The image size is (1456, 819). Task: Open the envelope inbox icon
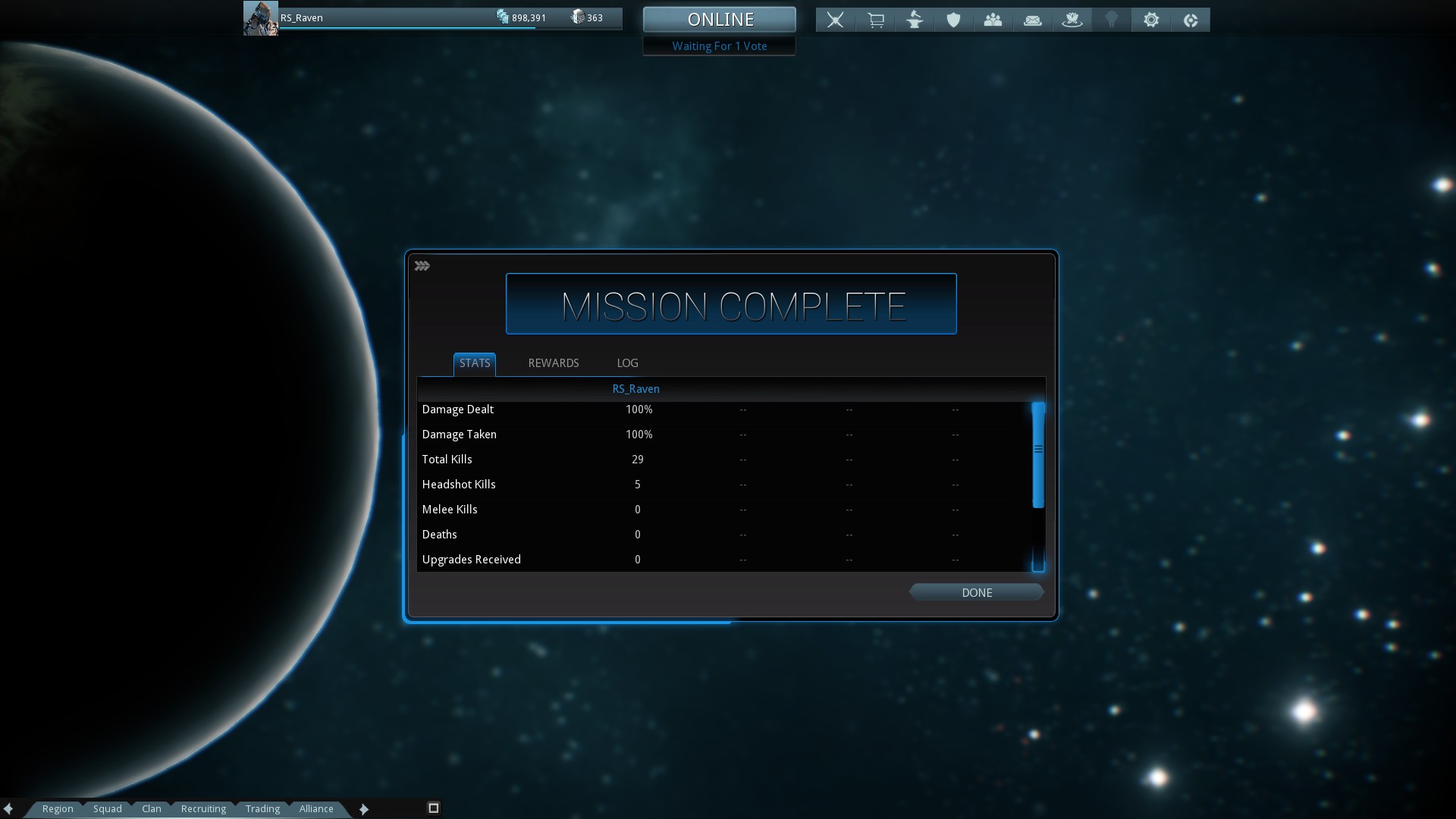pyautogui.click(x=1032, y=20)
